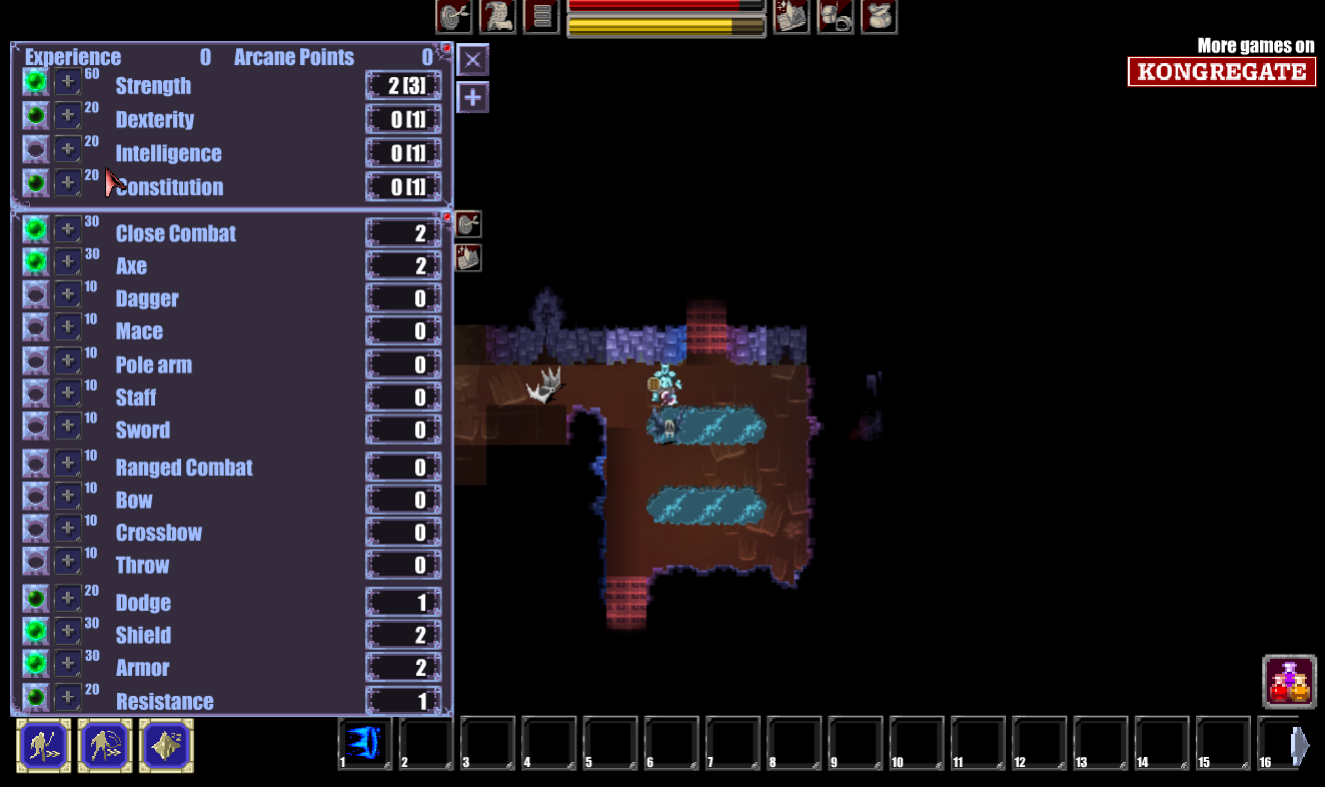Increase Dexterity using its plus button
This screenshot has width=1325, height=787.
pyautogui.click(x=67, y=116)
